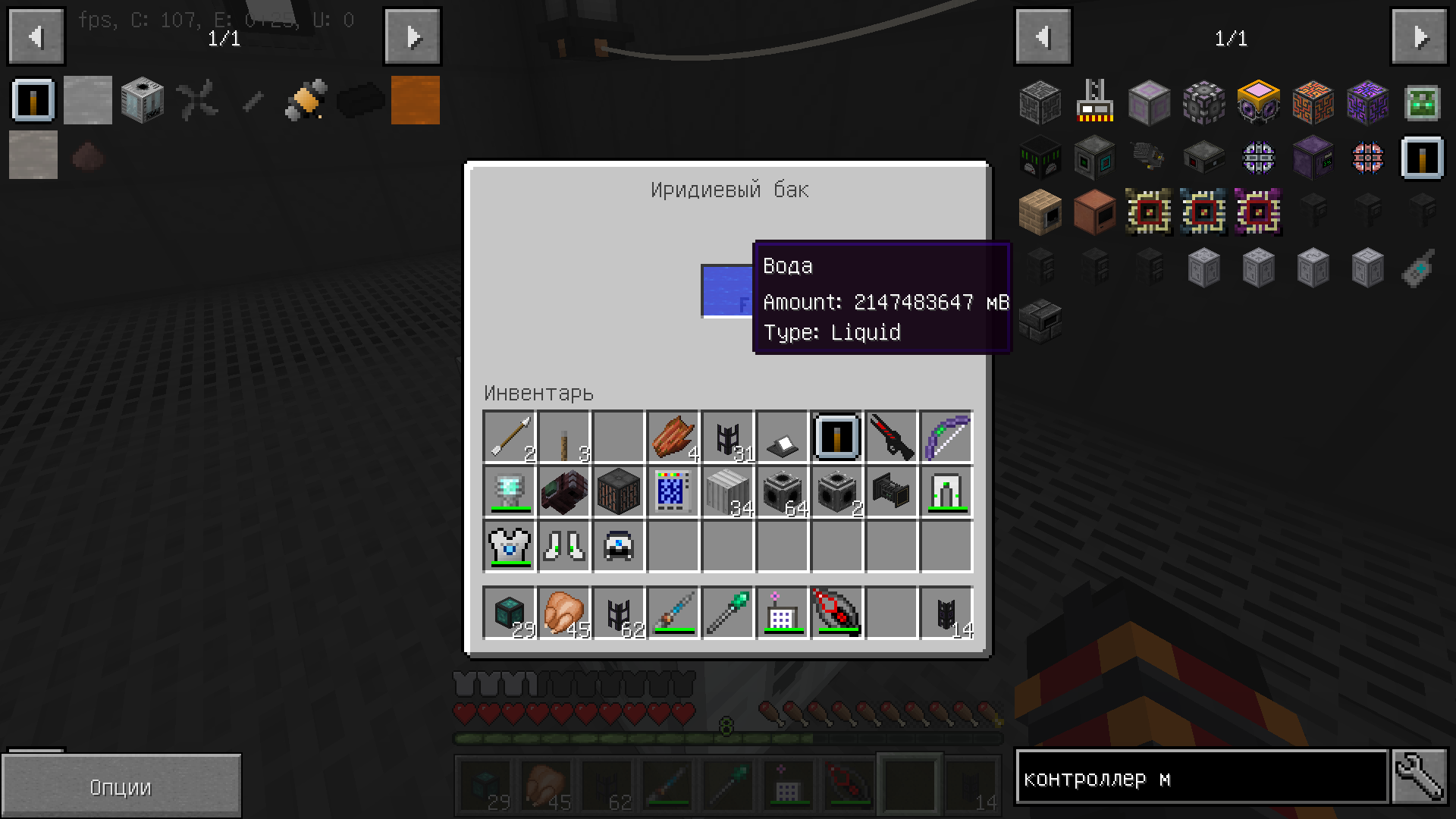The image size is (1456, 819).
Task: Click the blue-screen tablet item in inventory
Action: pos(673,491)
